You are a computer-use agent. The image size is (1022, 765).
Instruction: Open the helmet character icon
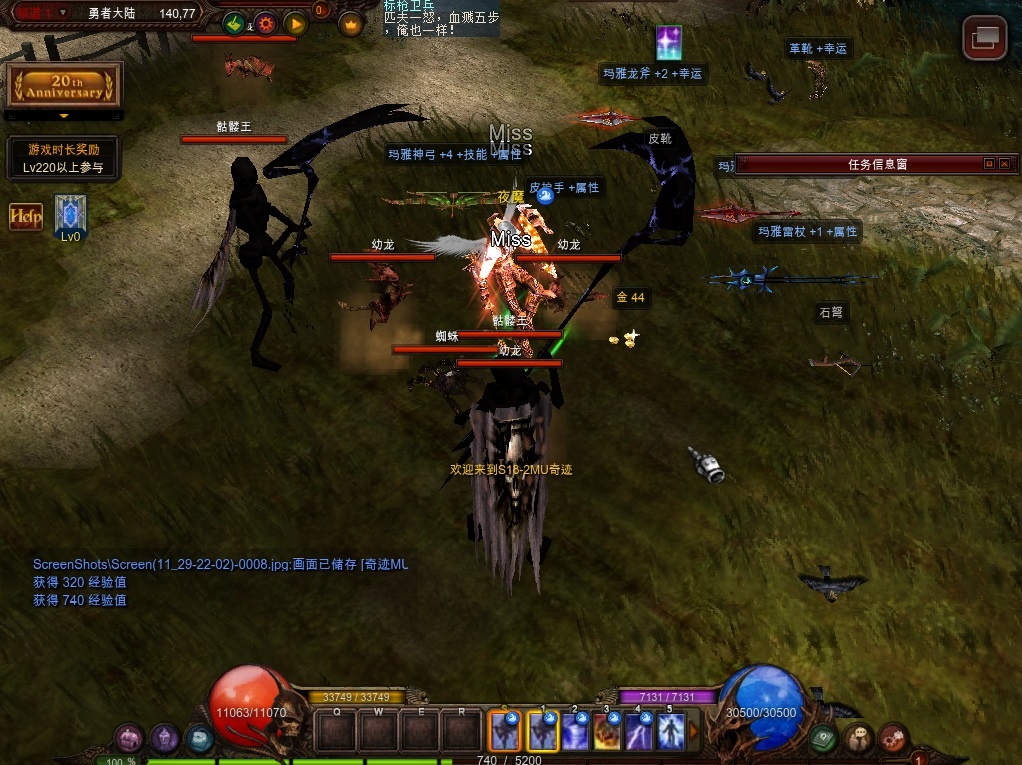pos(165,739)
